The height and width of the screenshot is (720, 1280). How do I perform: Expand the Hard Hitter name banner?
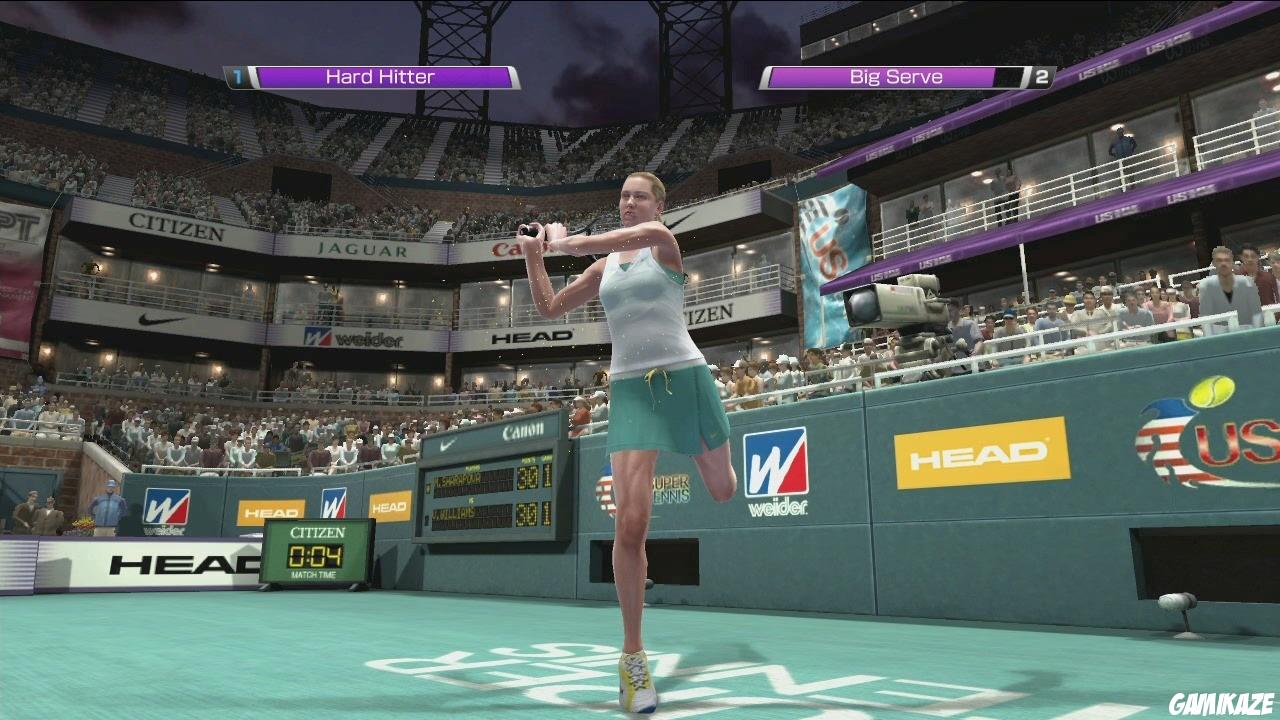(x=380, y=76)
